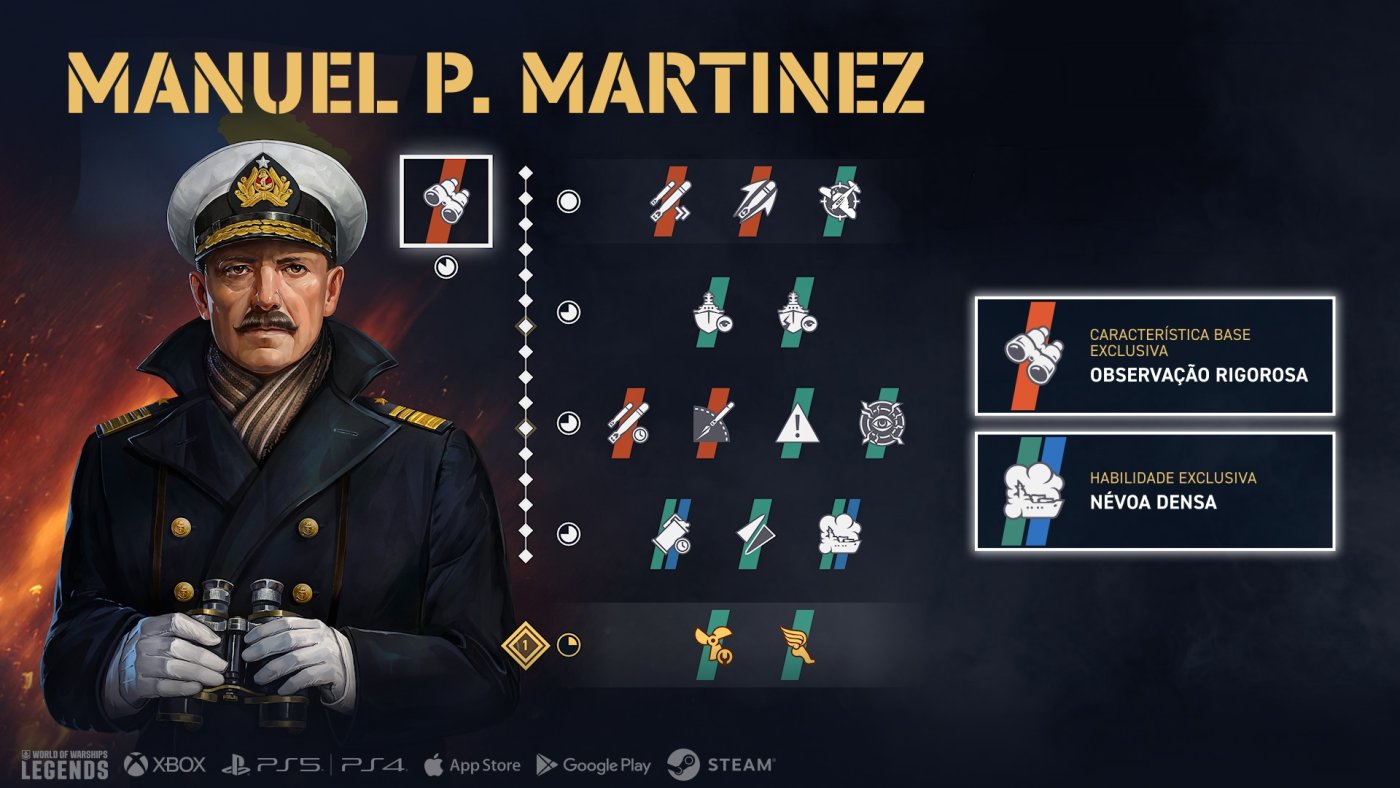Viewport: 1400px width, 788px height.
Task: Select the ship in smoke skill icon
Action: tap(839, 534)
